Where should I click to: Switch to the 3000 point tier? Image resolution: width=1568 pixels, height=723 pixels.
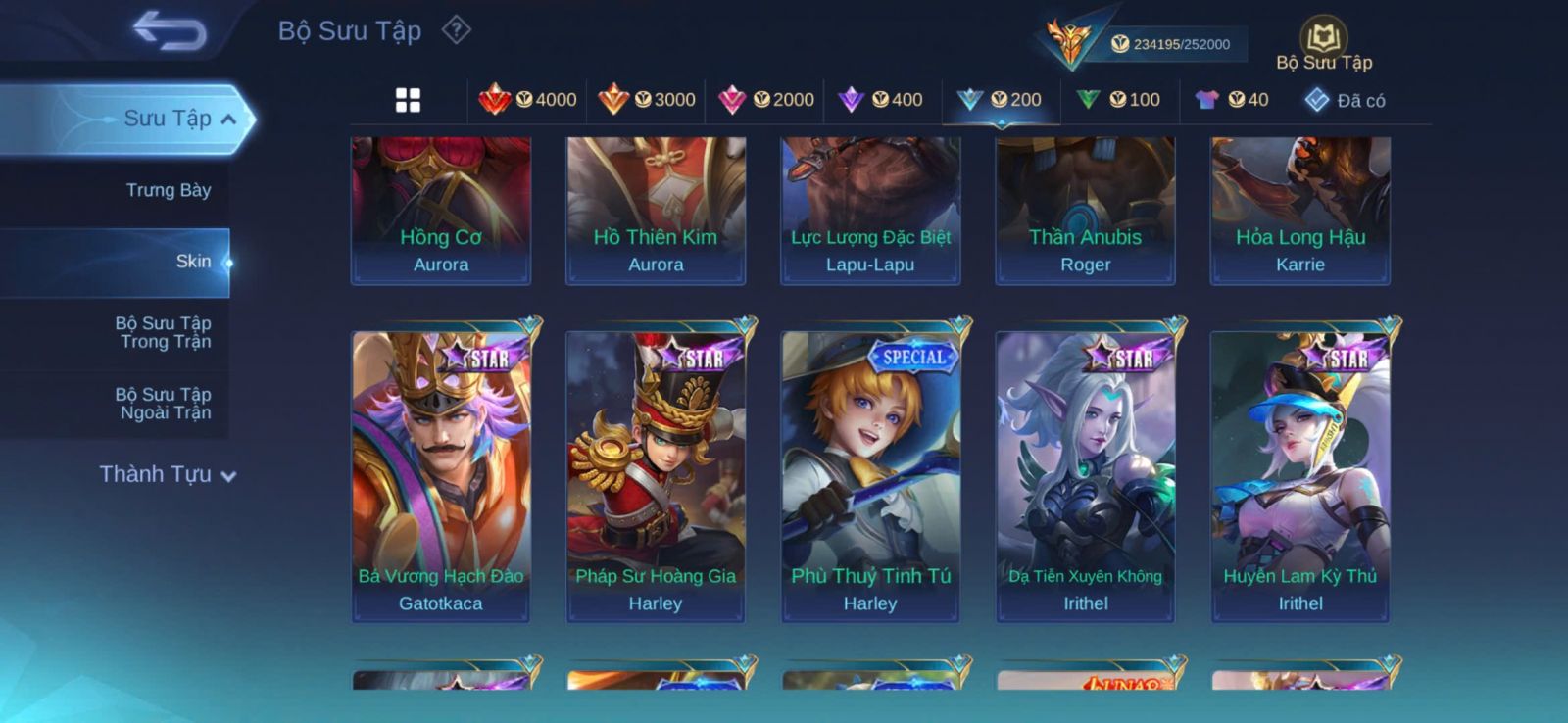click(x=647, y=100)
